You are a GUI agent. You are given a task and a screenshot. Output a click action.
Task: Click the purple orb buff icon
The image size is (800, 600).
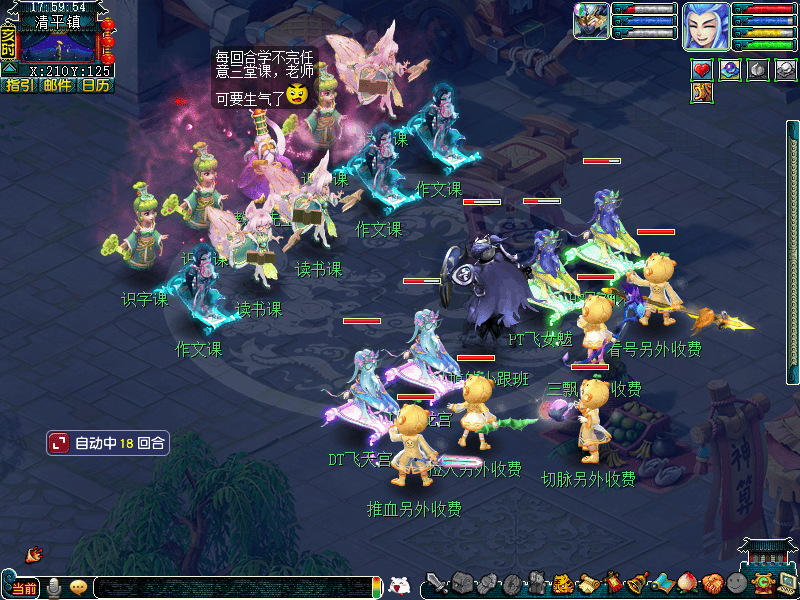tap(731, 70)
